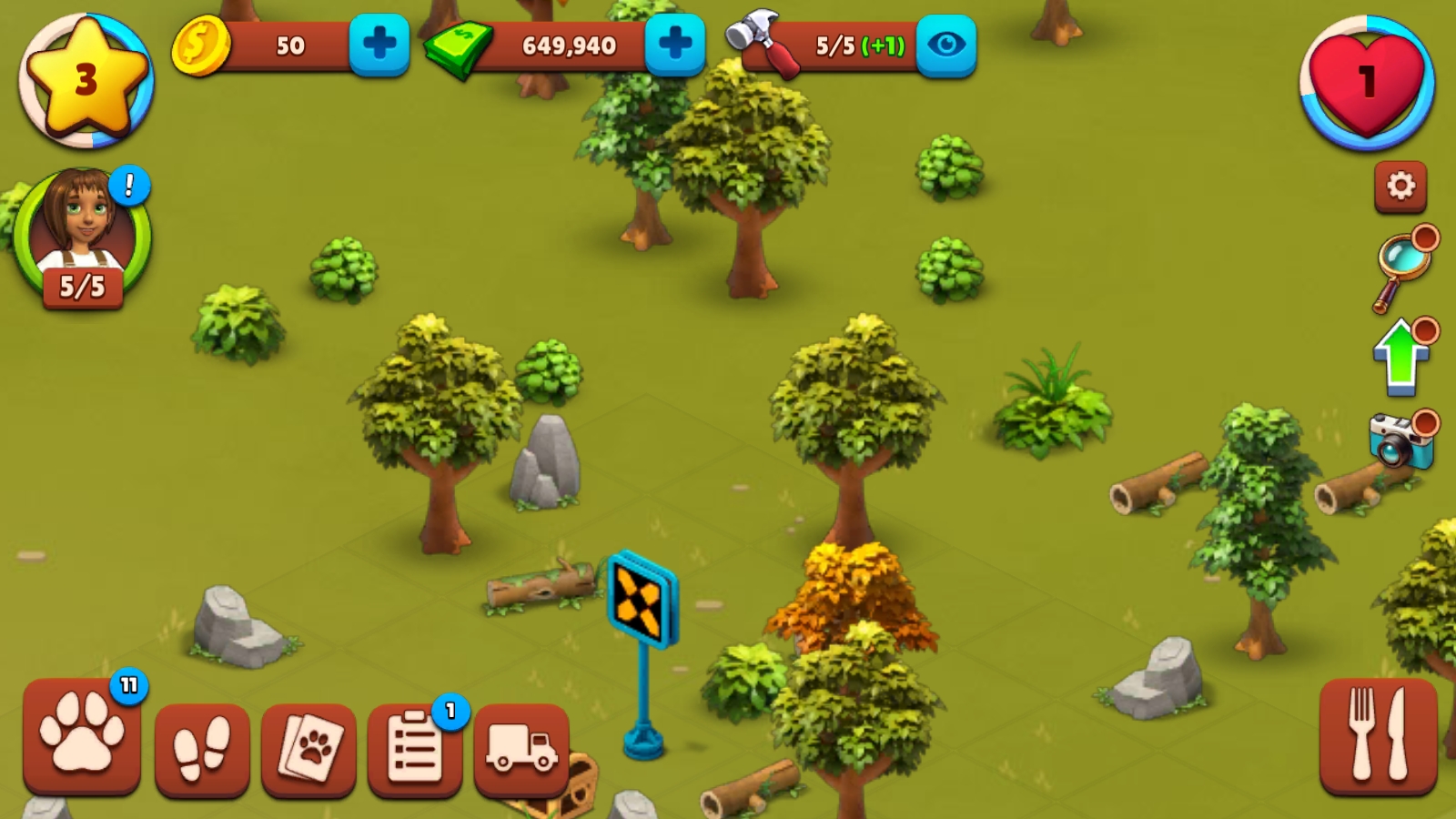This screenshot has width=1456, height=819.
Task: Buy more cash using the plus button
Action: [x=674, y=44]
